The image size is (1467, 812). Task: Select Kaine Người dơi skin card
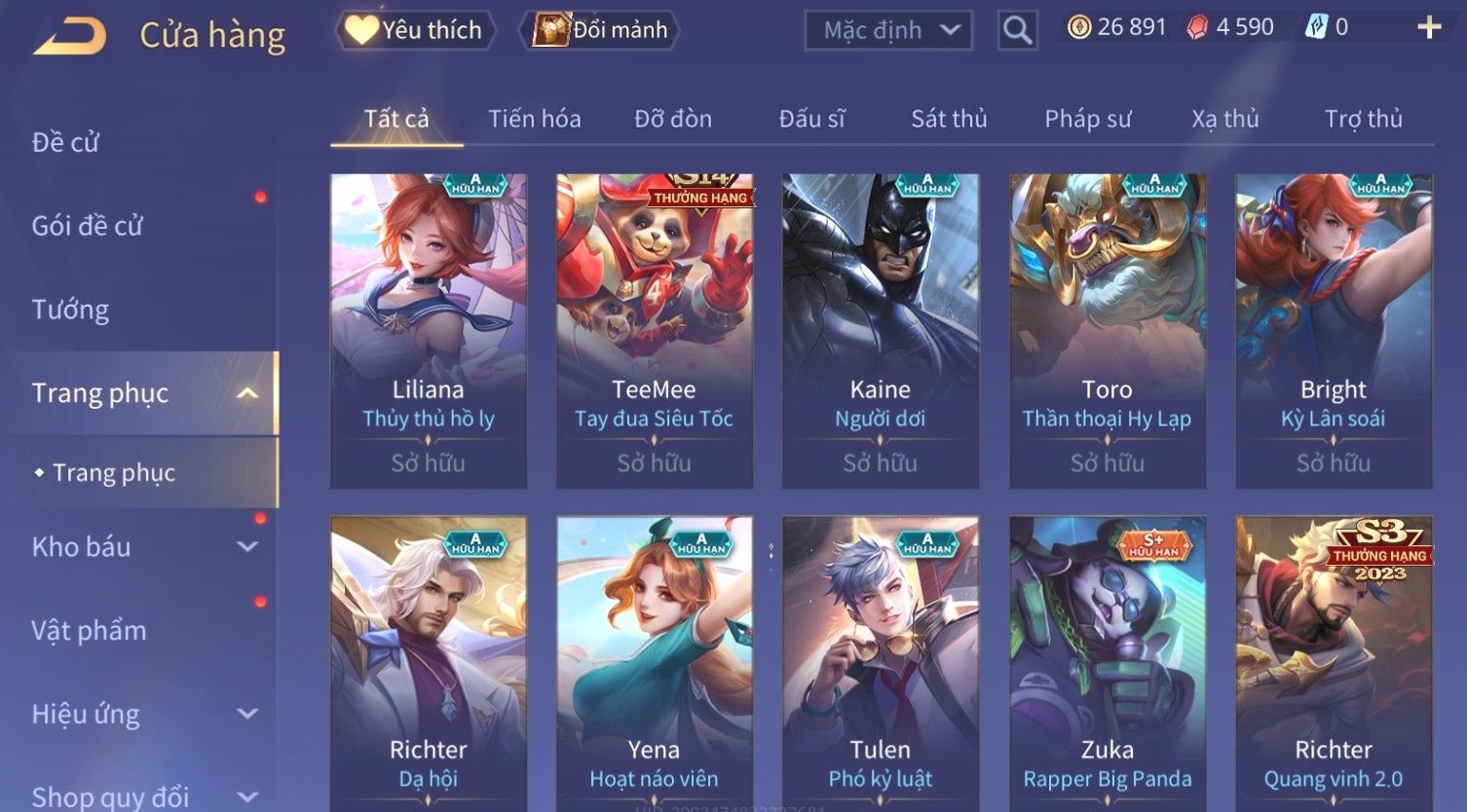[x=881, y=331]
